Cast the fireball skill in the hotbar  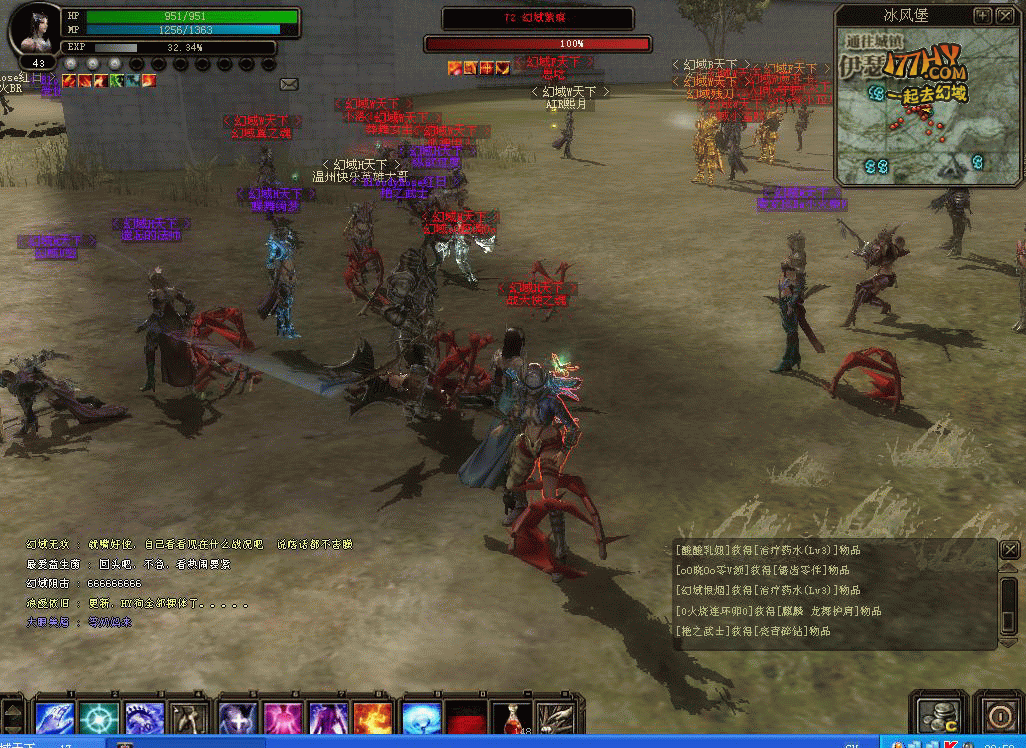373,717
